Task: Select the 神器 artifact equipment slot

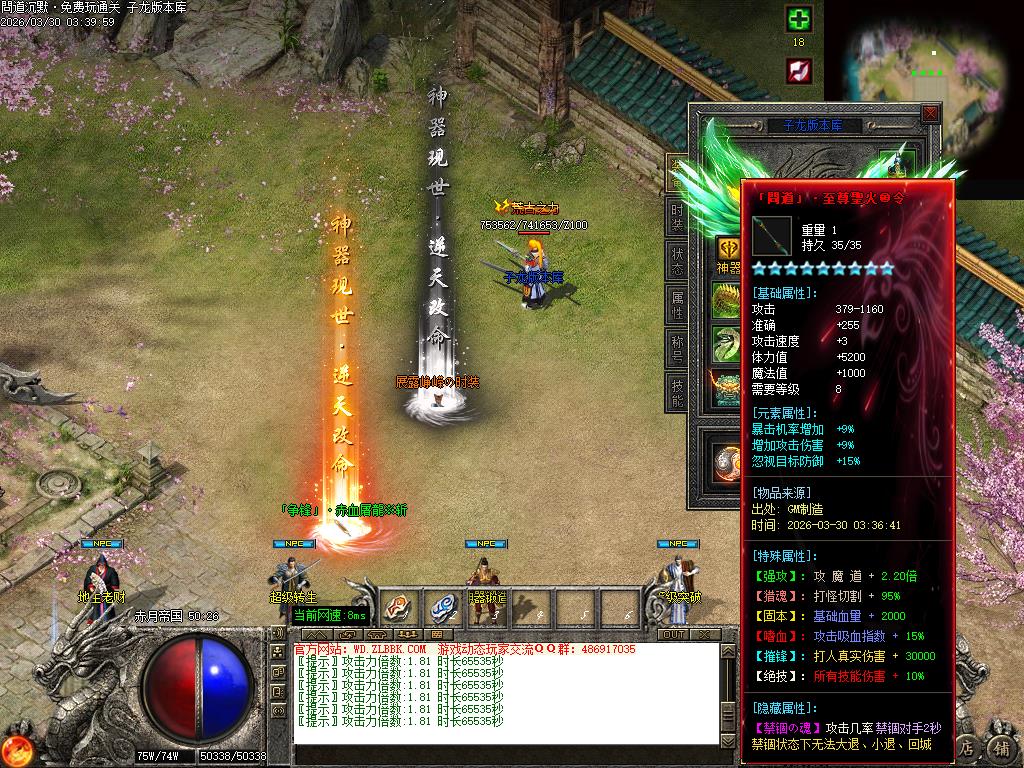Action: coord(728,250)
